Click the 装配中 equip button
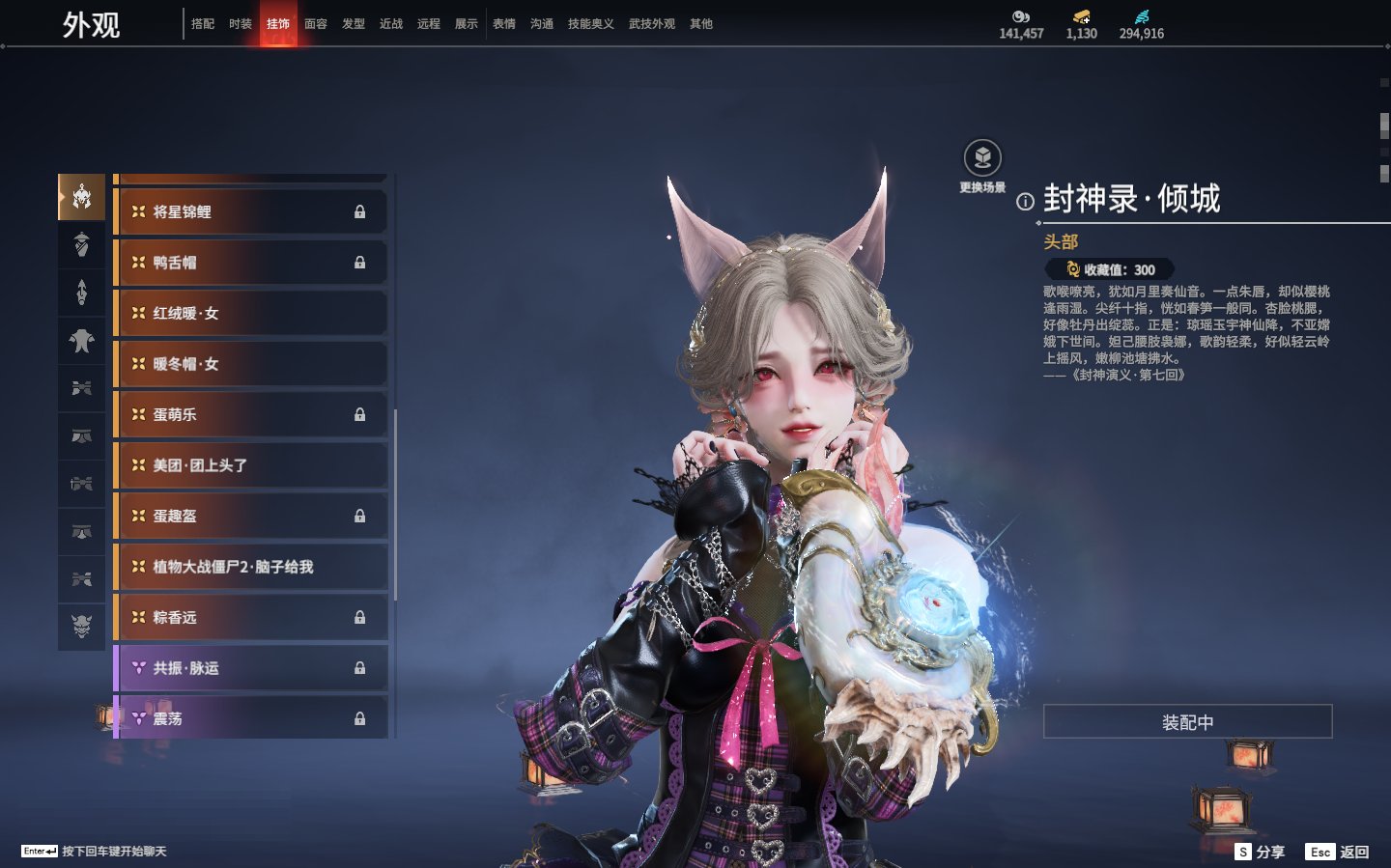 (1187, 722)
